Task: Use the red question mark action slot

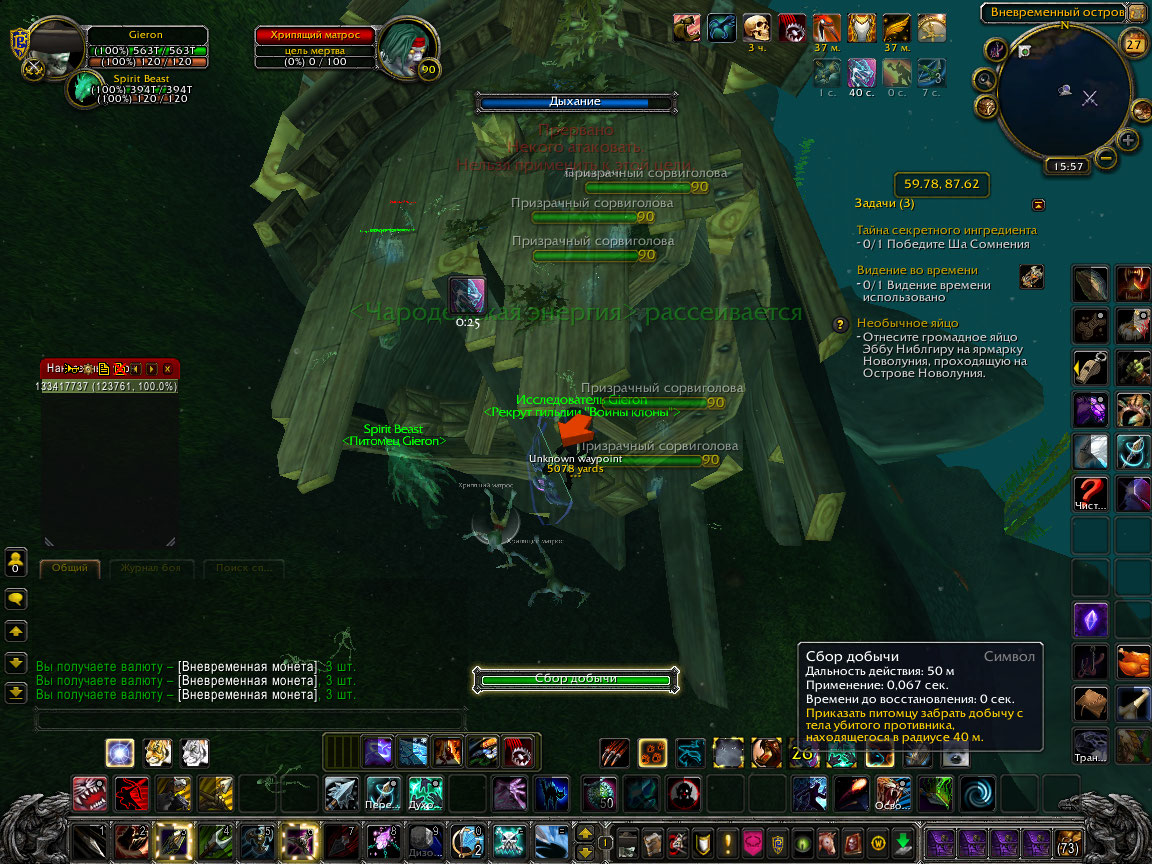Action: 1090,493
